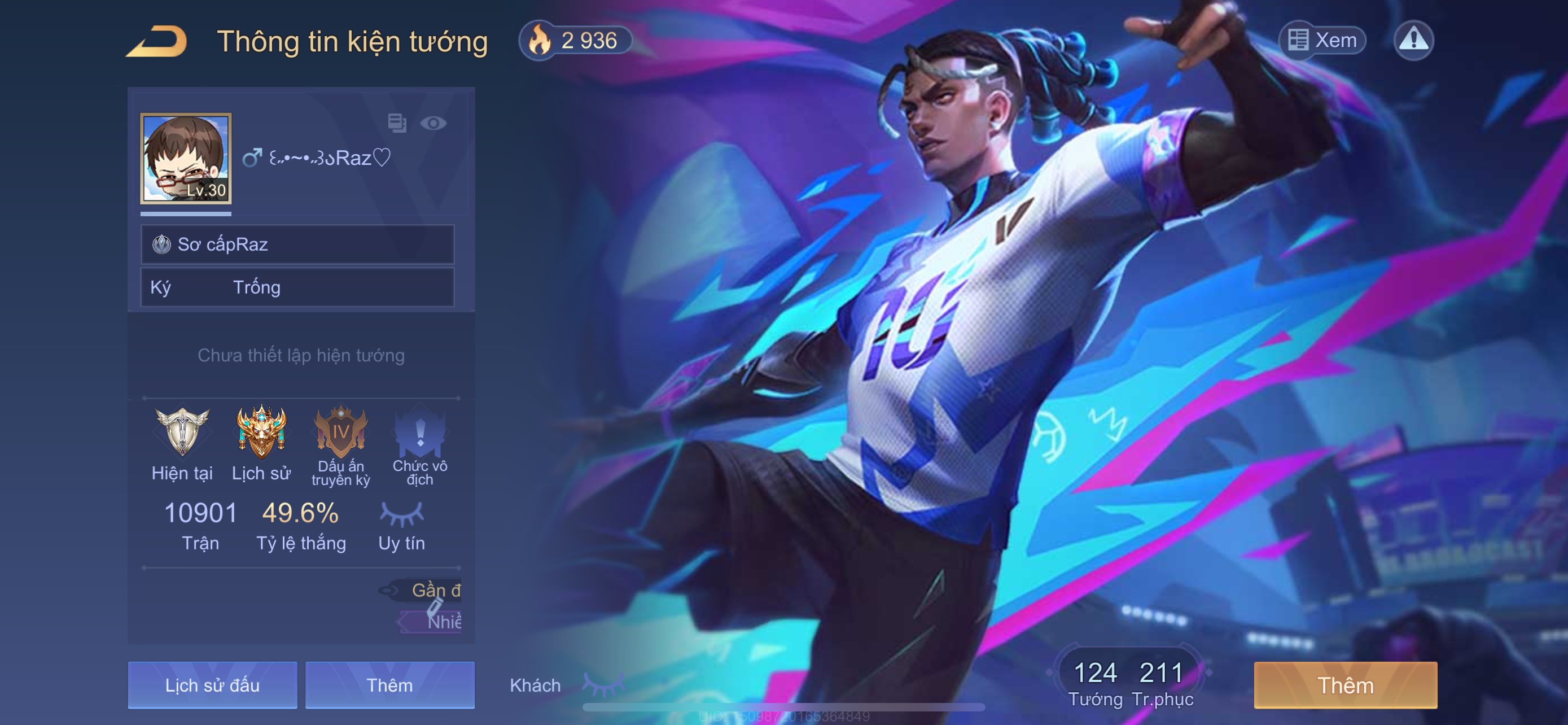View the Lịch sử rank badge
The height and width of the screenshot is (725, 1568).
[x=261, y=432]
